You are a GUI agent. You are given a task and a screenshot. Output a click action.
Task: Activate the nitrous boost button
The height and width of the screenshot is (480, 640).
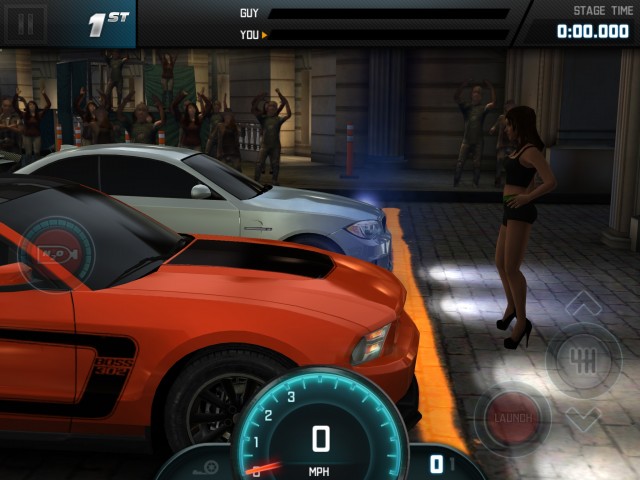[56, 253]
